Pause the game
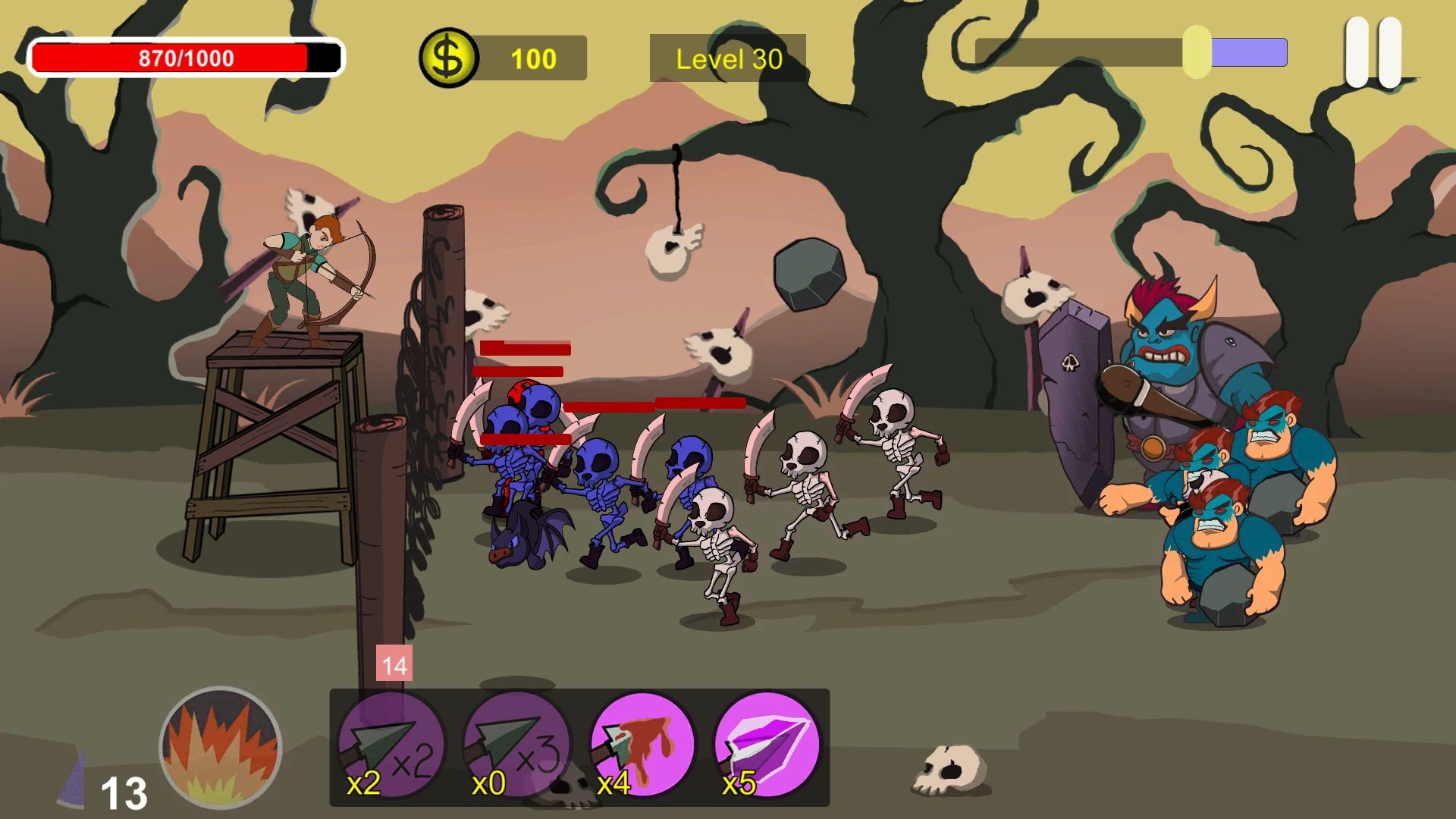This screenshot has width=1456, height=819. point(1373,53)
